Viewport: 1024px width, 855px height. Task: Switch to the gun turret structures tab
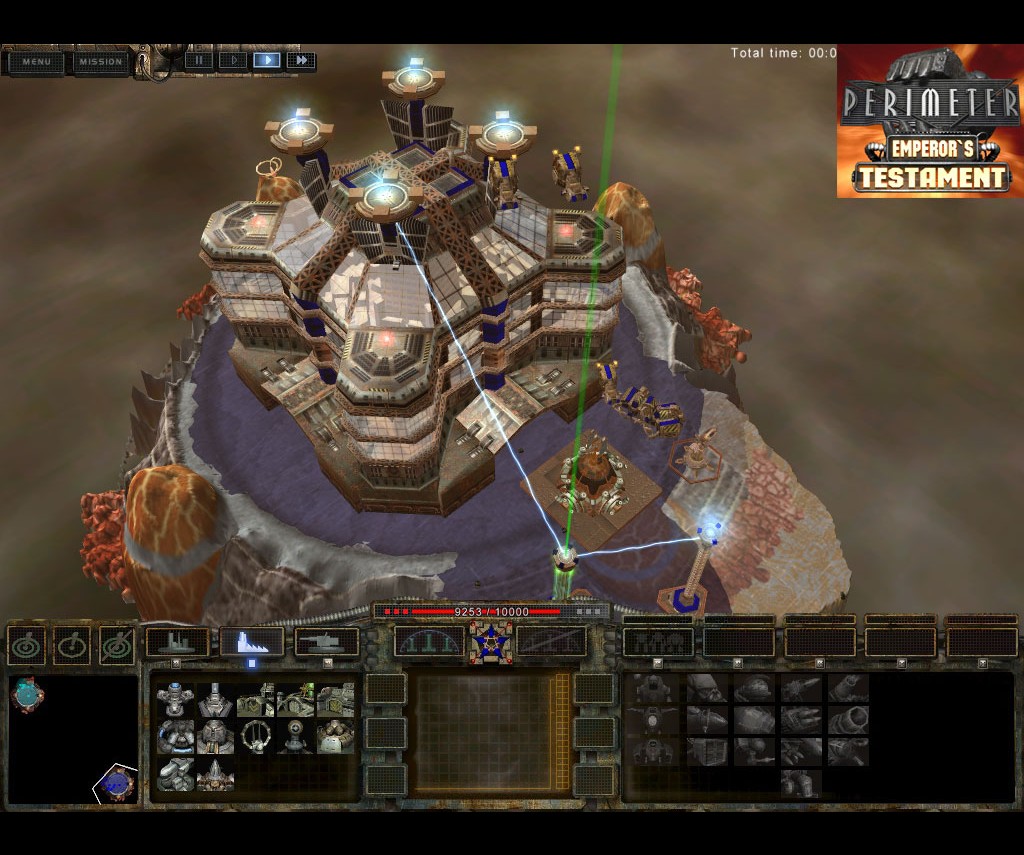tap(327, 642)
